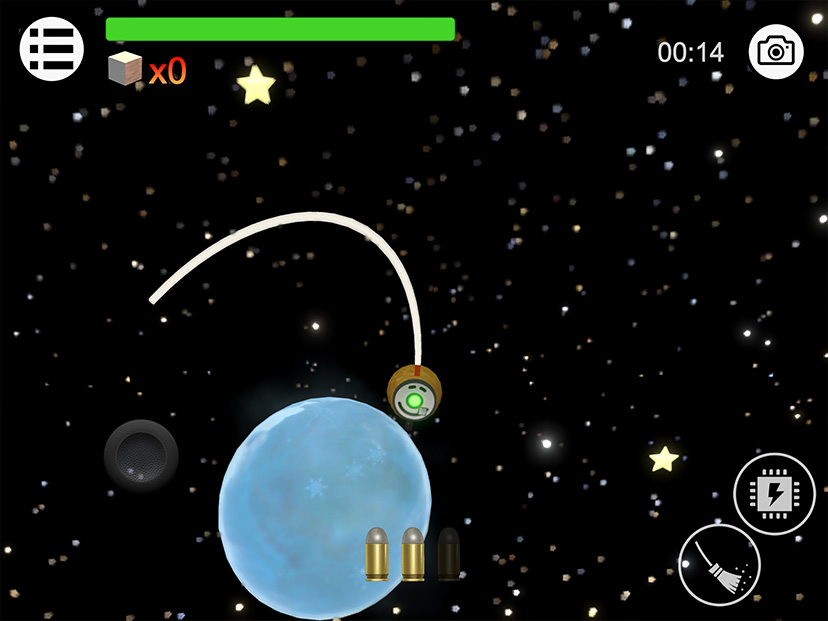The image size is (828, 621).
Task: Take a screenshot with the camera button
Action: [776, 51]
